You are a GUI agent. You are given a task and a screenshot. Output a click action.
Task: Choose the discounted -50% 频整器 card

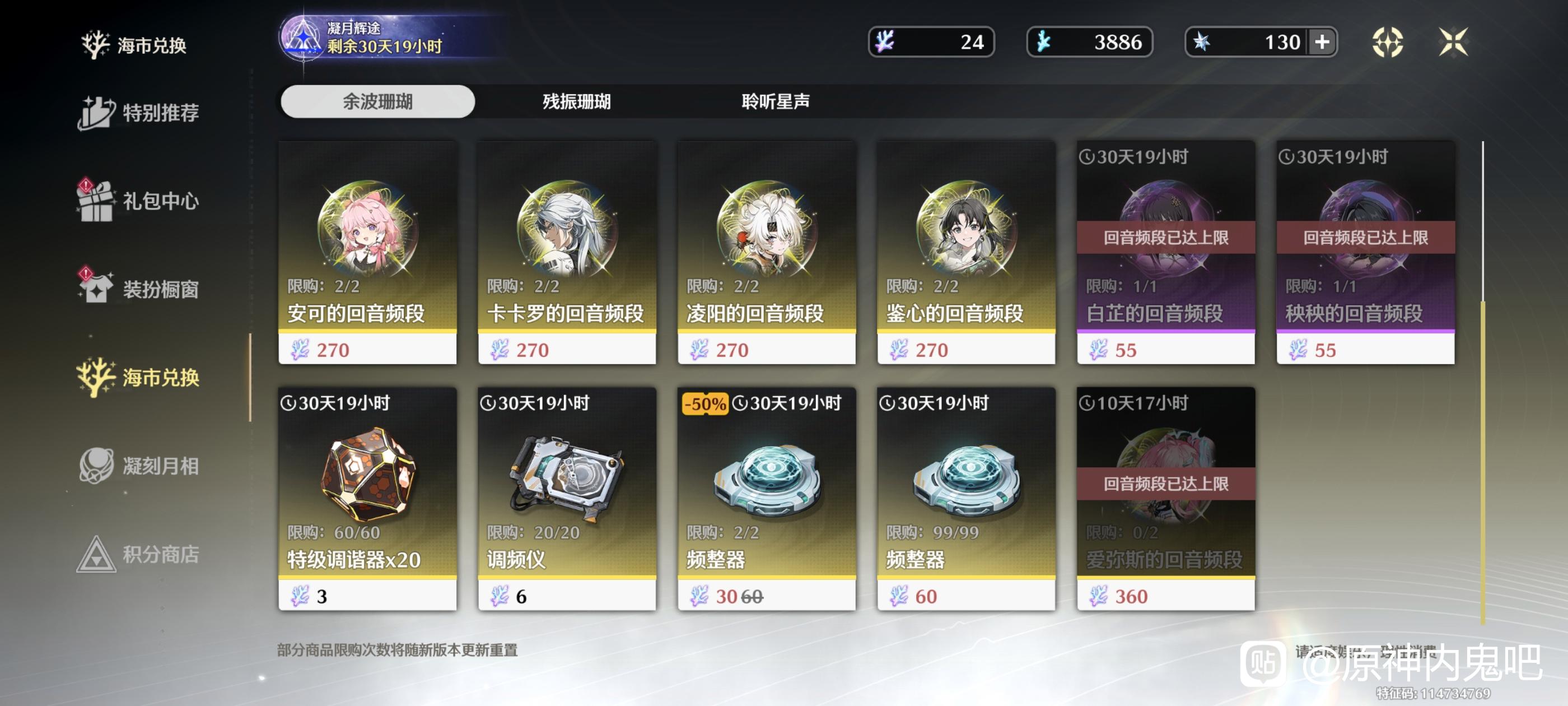(766, 499)
